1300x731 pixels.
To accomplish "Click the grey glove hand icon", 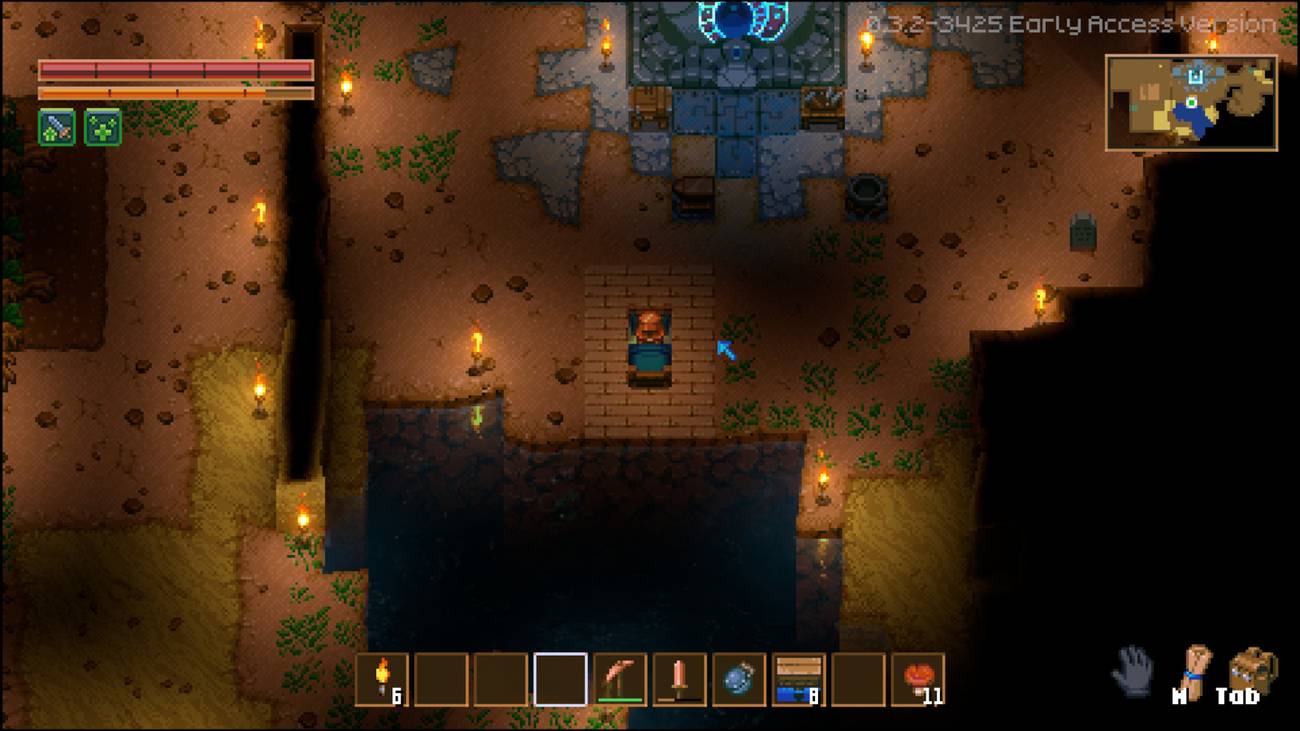I will coord(1133,670).
